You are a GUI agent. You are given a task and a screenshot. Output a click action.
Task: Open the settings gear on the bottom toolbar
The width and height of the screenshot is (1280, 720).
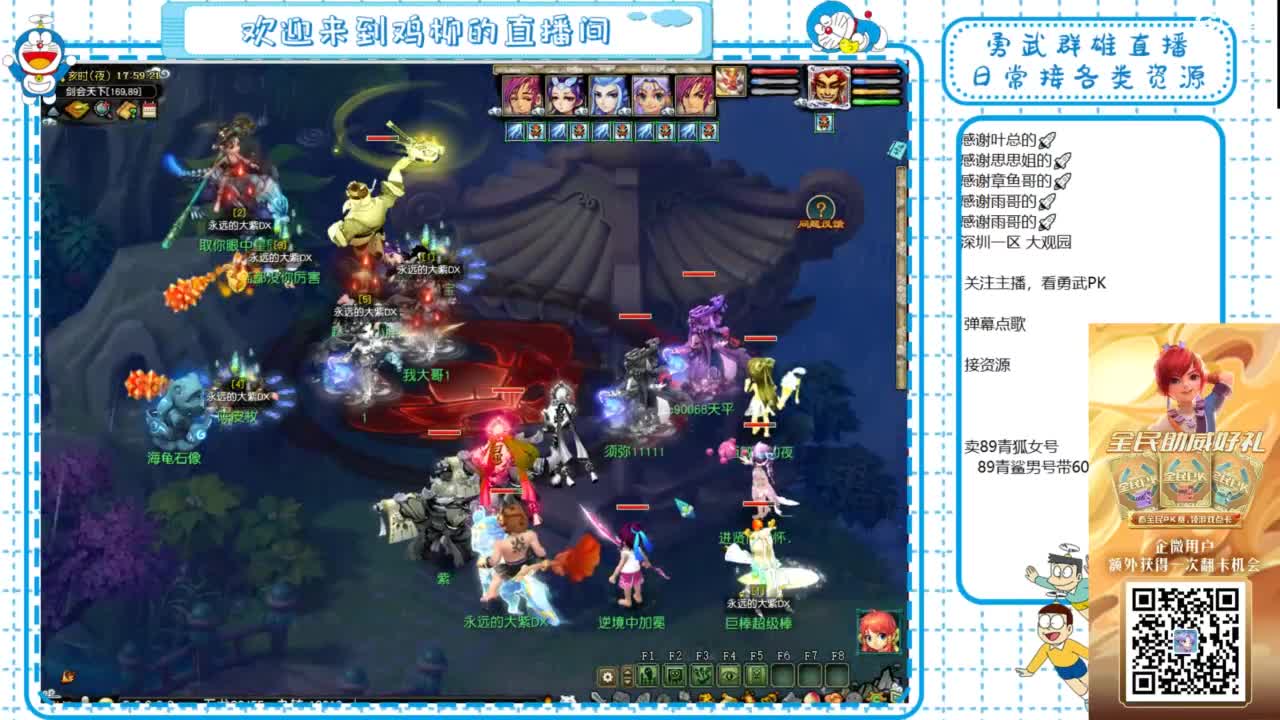tap(607, 675)
